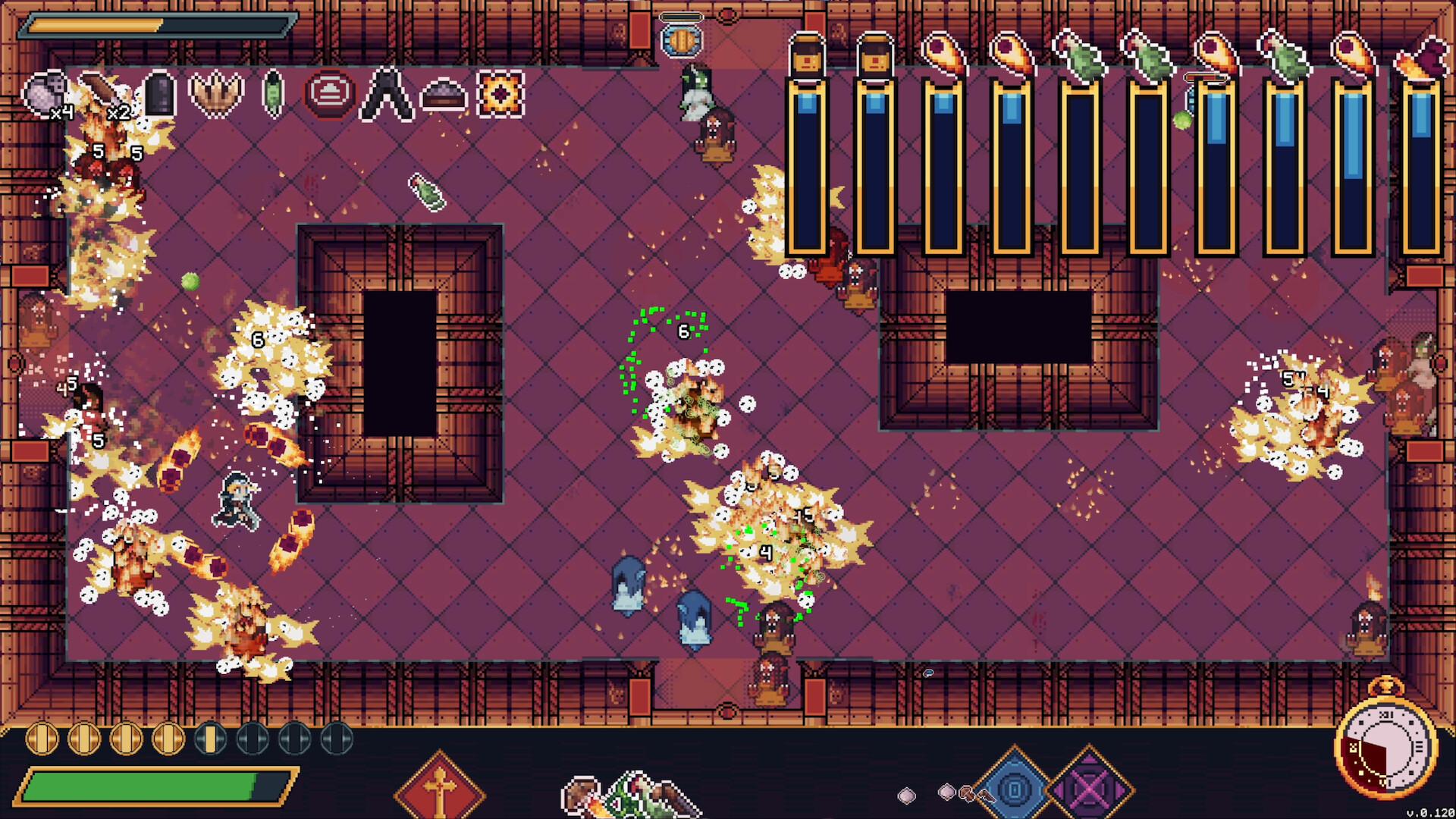
Task: Click the fifth coin pip in bottom row
Action: (x=210, y=739)
